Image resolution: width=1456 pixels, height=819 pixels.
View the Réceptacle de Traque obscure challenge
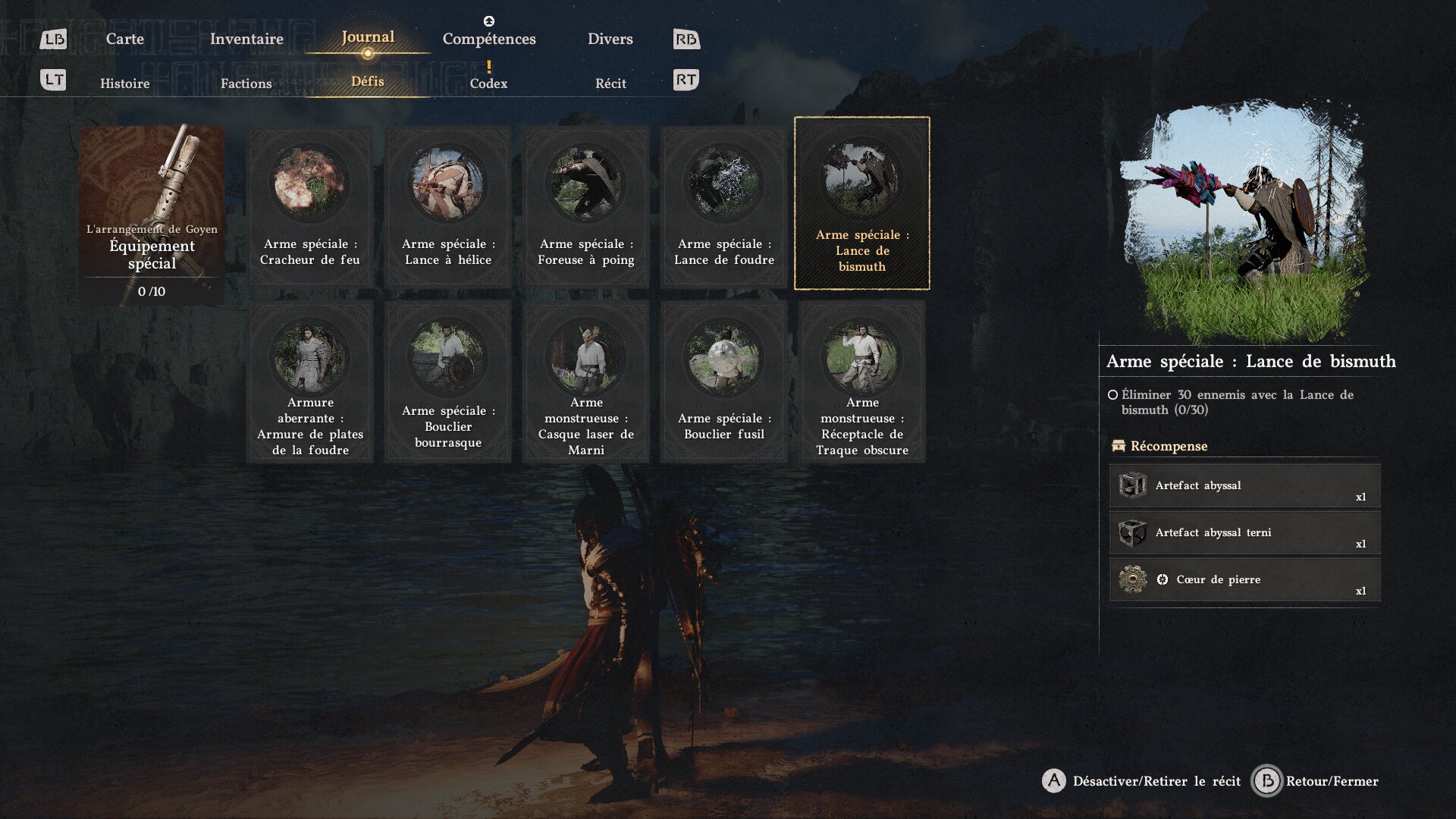[x=862, y=382]
